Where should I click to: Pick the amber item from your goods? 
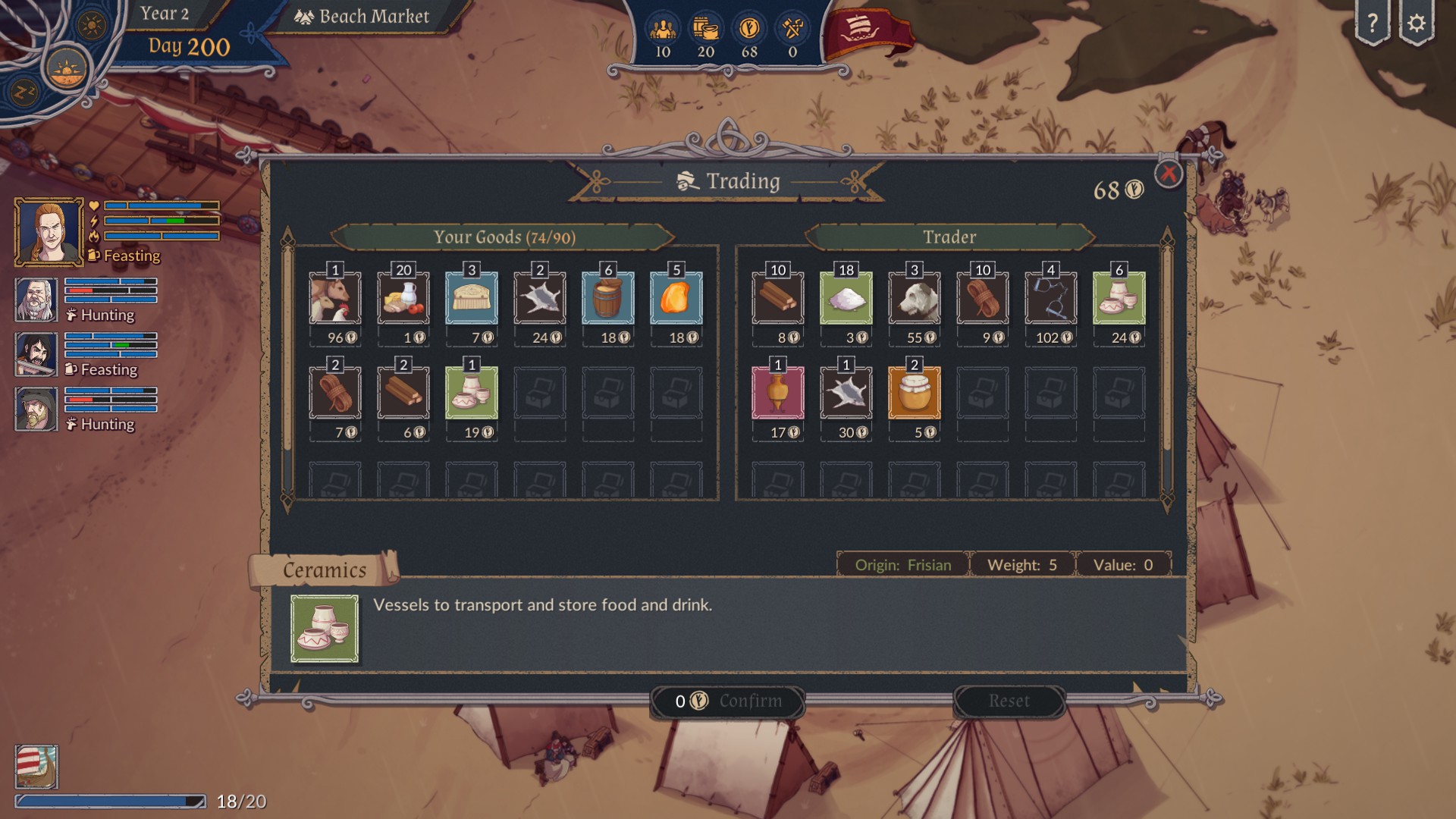click(676, 298)
